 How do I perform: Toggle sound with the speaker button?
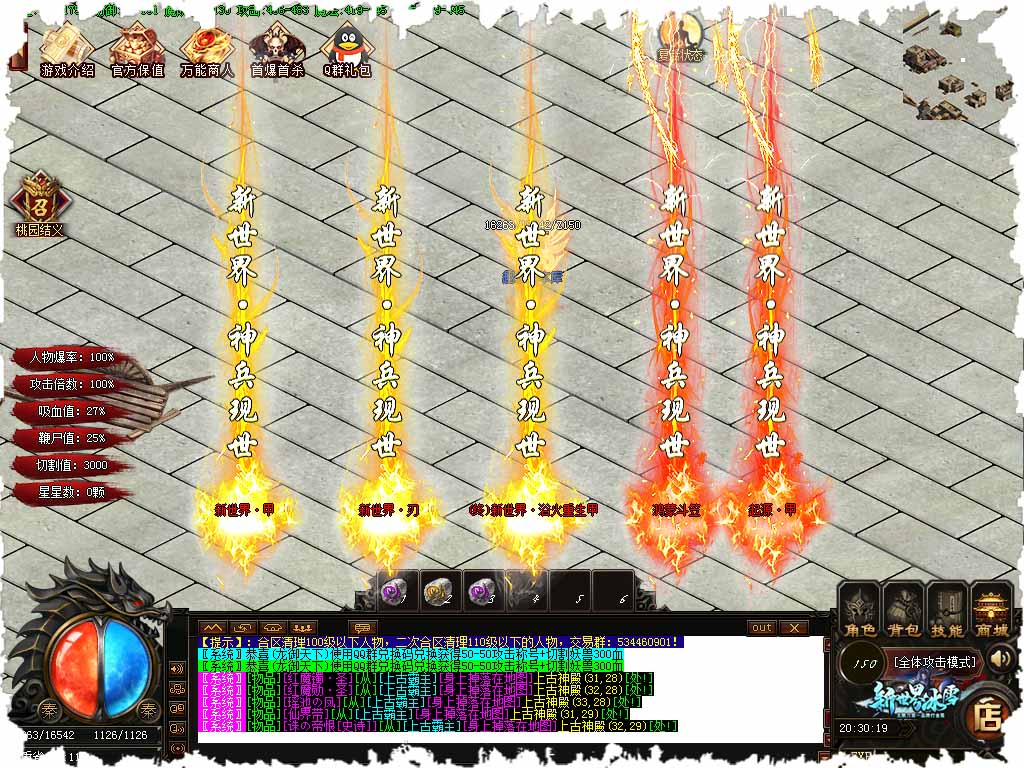[1000, 659]
